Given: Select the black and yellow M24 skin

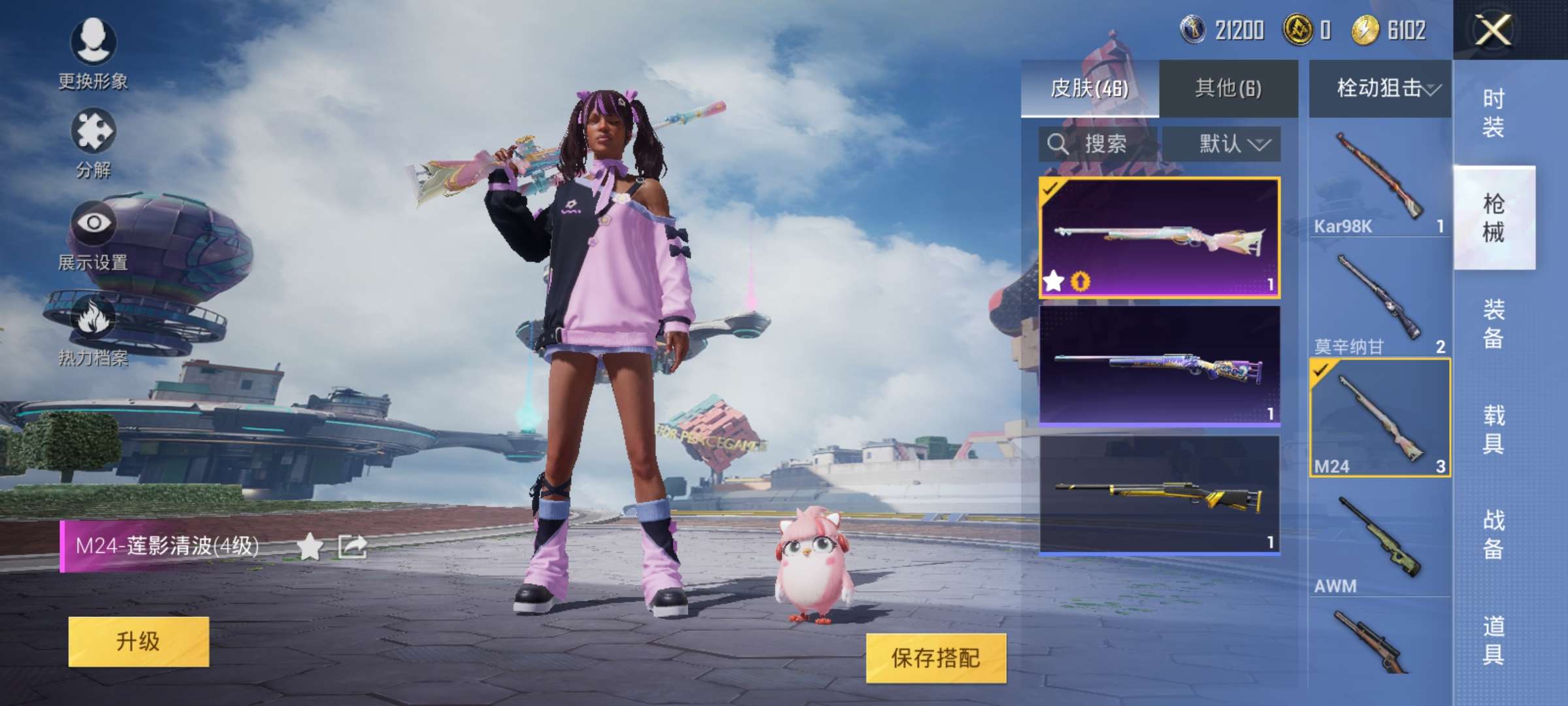Looking at the screenshot, I should [1159, 495].
